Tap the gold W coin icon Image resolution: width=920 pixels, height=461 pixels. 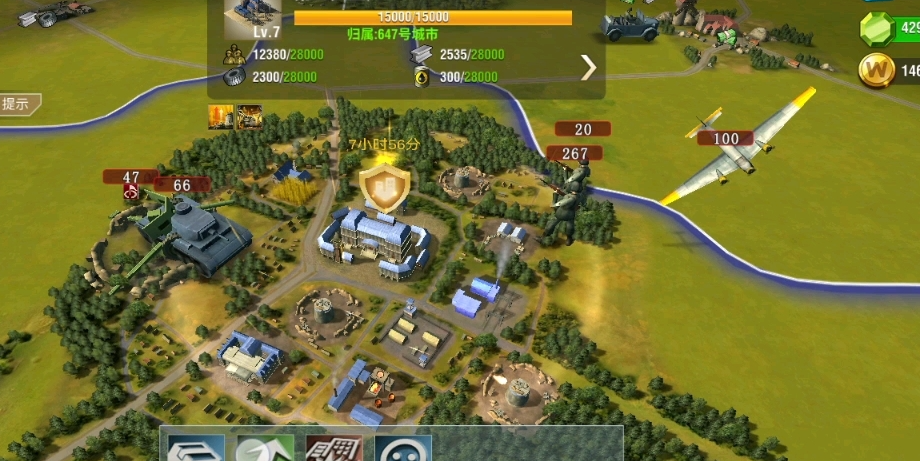point(876,70)
